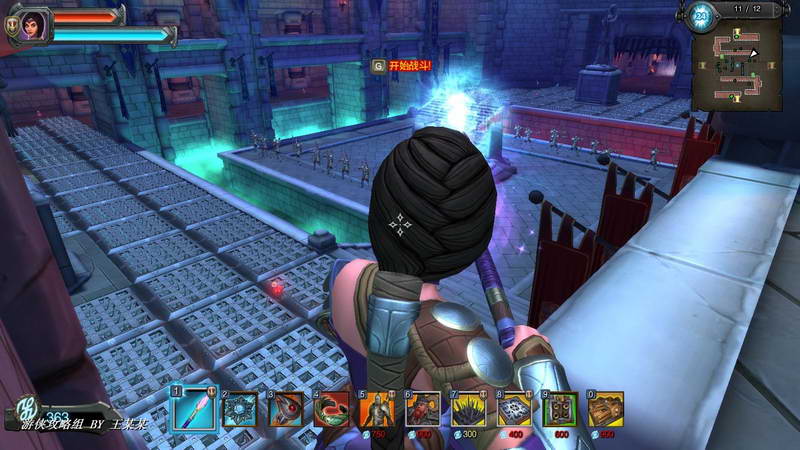Select the scepter weapon in slot 1

(192, 409)
